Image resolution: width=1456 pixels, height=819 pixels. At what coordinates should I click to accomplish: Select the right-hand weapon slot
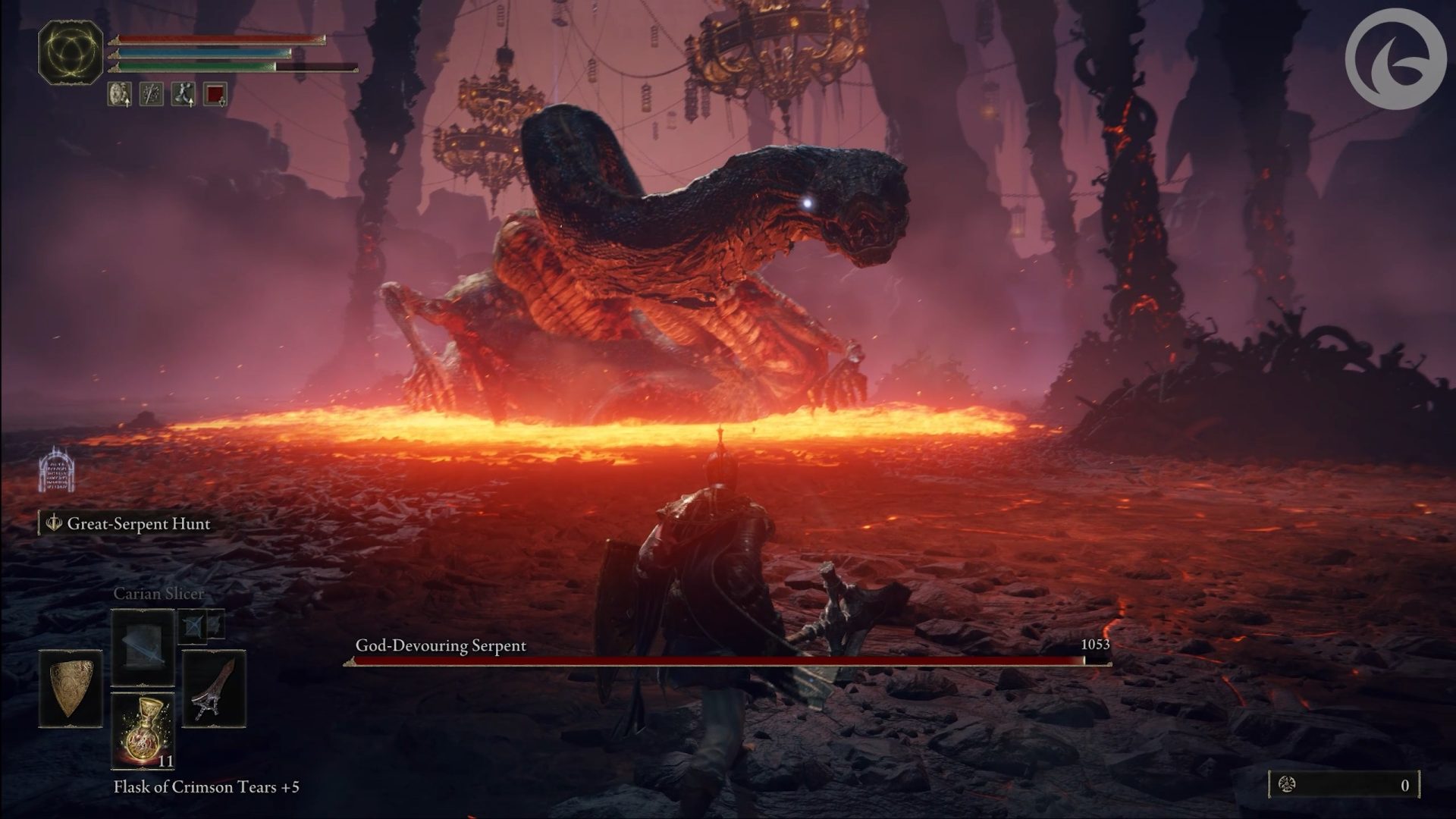[x=214, y=688]
